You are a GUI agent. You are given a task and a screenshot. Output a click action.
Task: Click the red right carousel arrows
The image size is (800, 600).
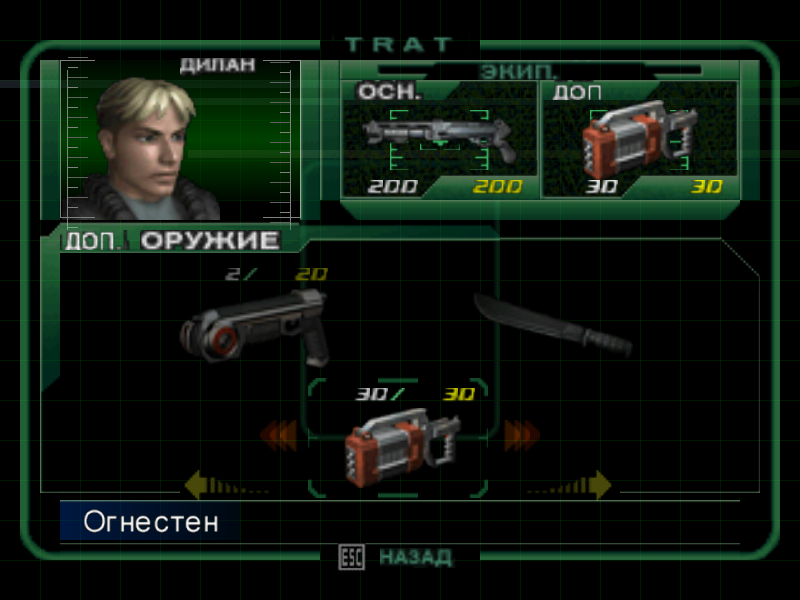click(x=521, y=434)
